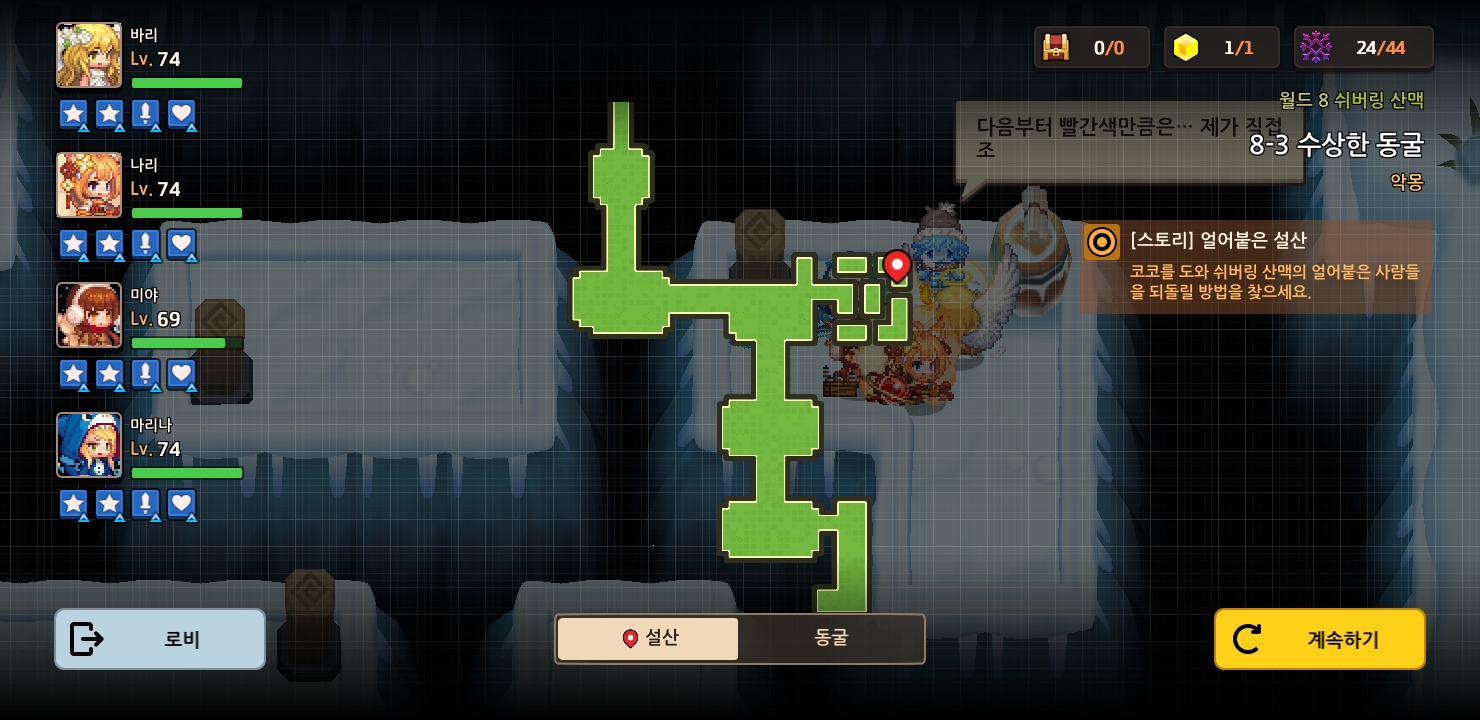The height and width of the screenshot is (720, 1480).
Task: Open the 얼어붙은 설산 story quest tracker
Action: click(1257, 267)
